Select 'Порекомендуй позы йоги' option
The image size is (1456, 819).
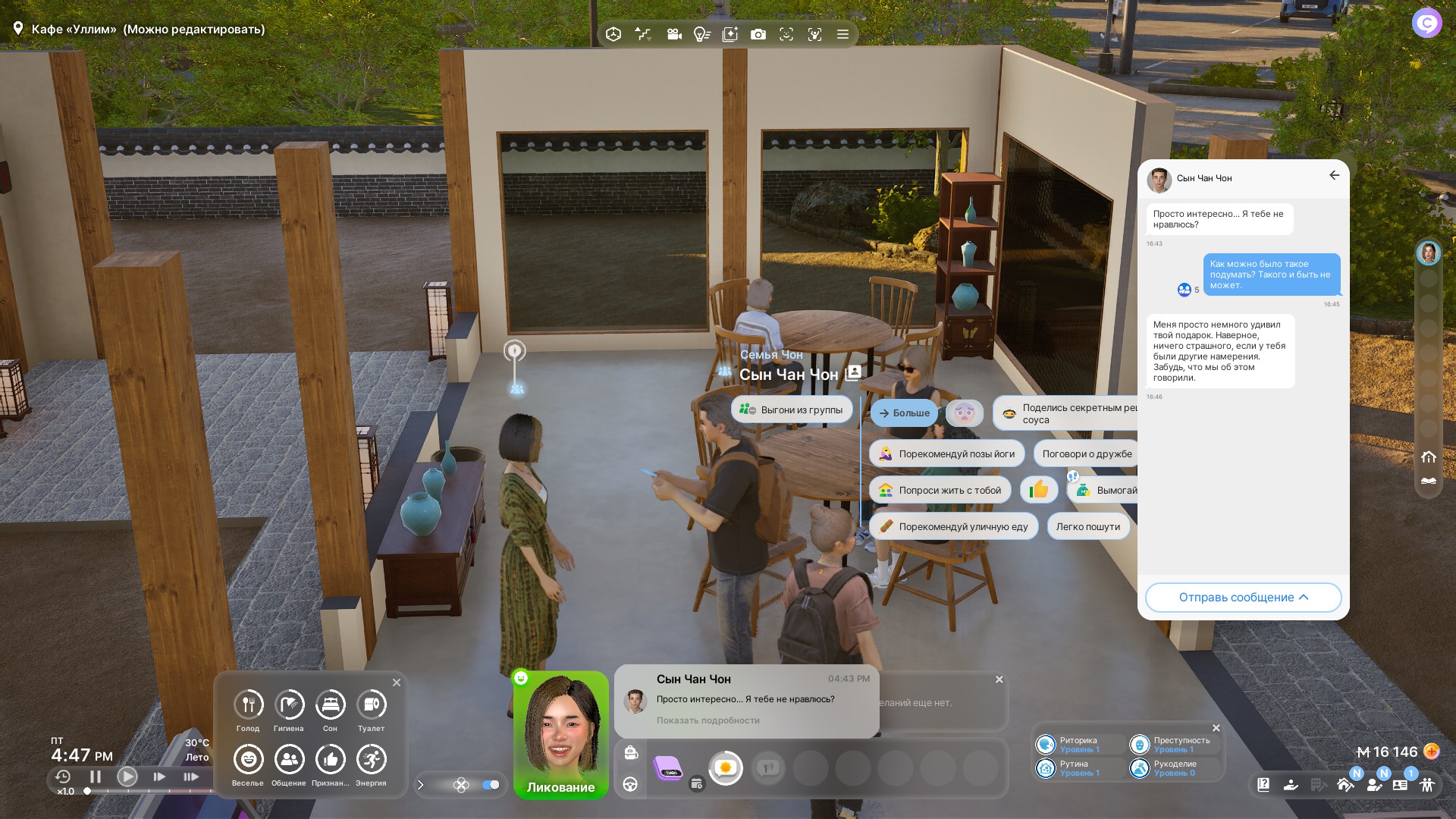pos(947,454)
